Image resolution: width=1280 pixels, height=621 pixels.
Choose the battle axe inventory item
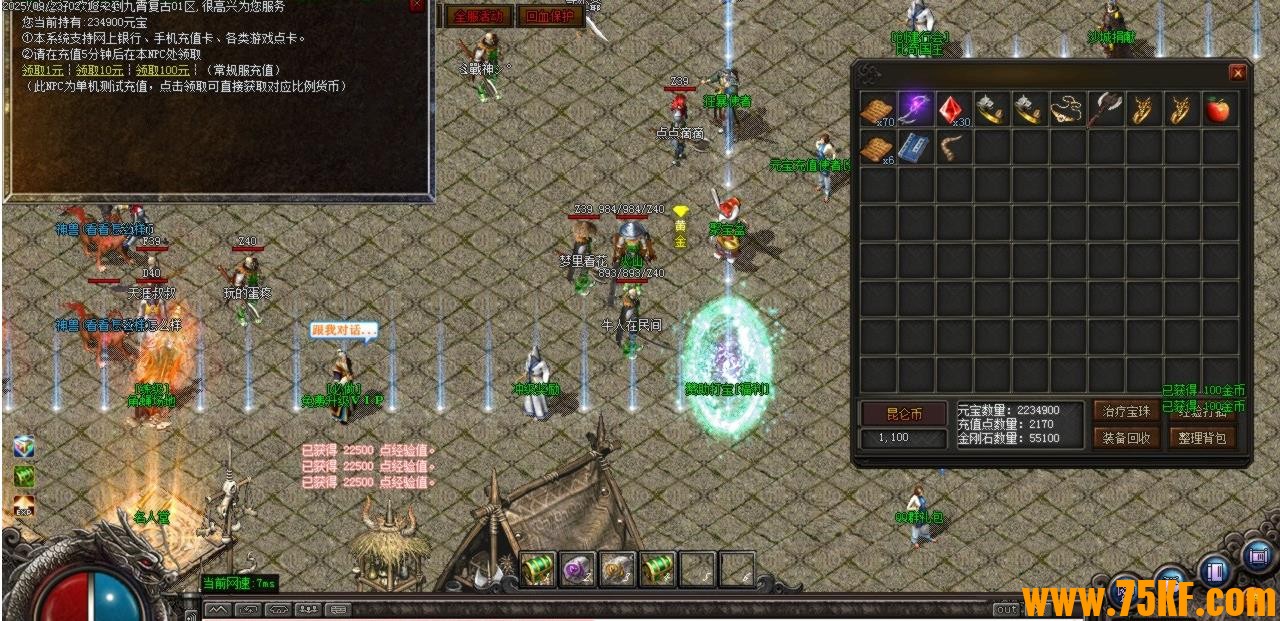[x=1104, y=108]
